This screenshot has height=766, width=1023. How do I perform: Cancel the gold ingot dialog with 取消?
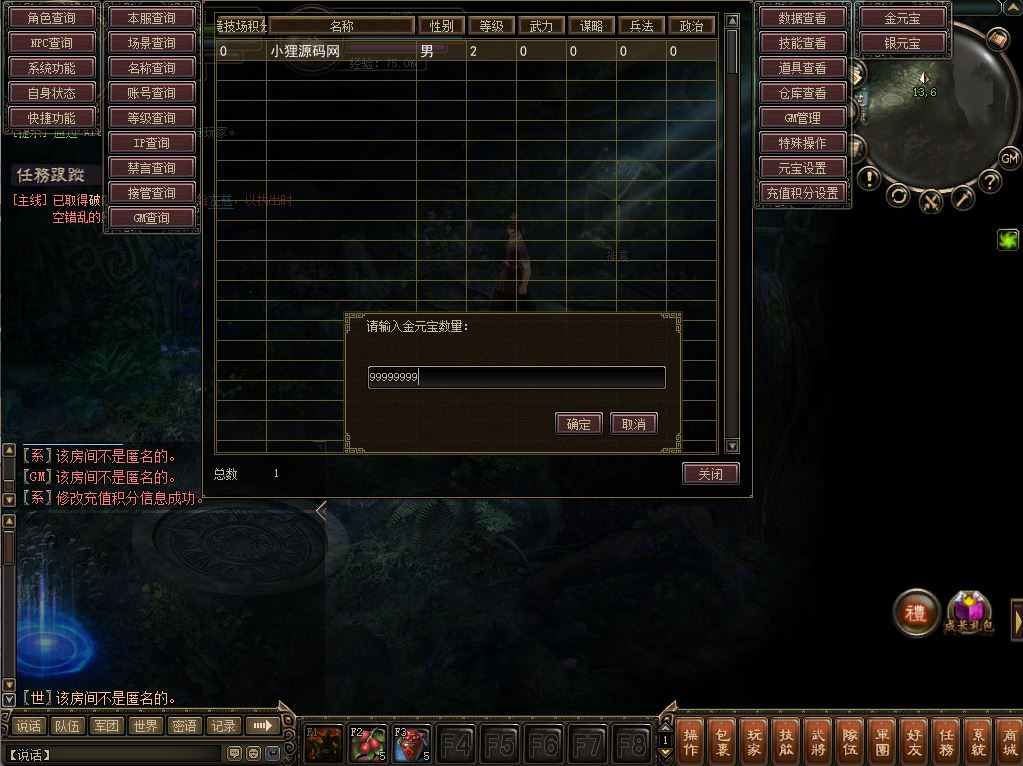[x=634, y=424]
